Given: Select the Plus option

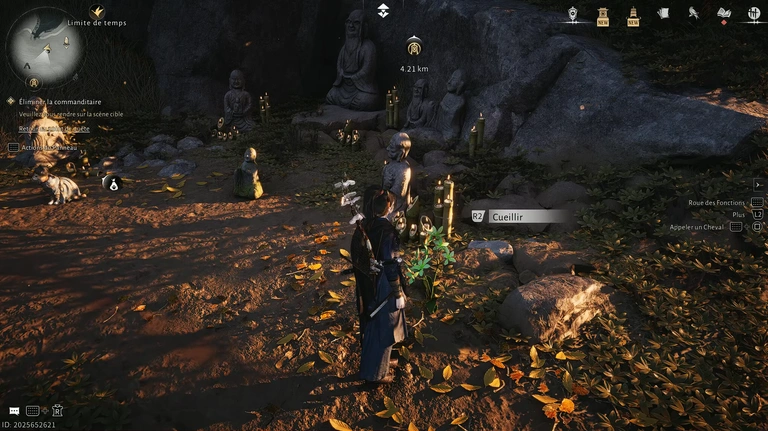Looking at the screenshot, I should click(x=738, y=214).
